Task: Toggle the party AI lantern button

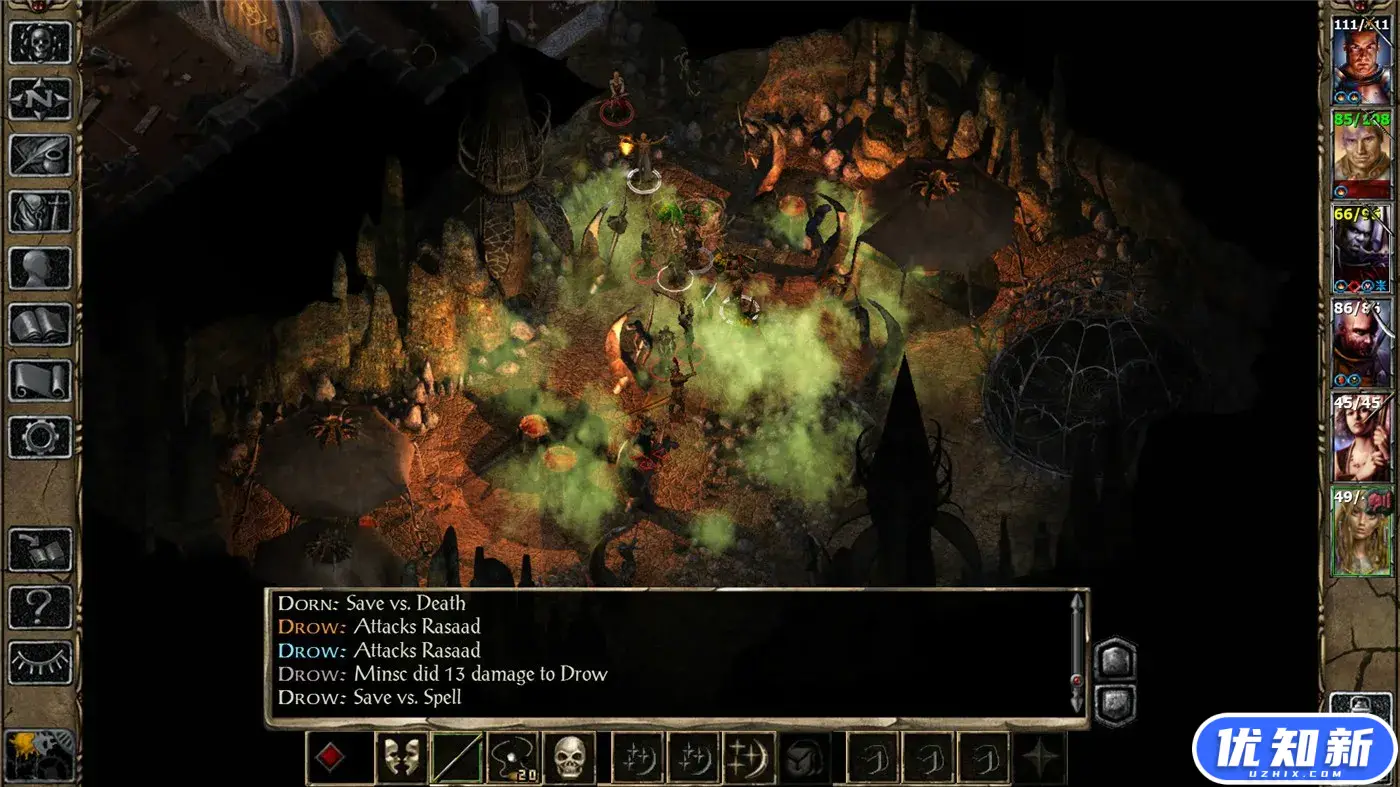Action: pyautogui.click(x=40, y=753)
